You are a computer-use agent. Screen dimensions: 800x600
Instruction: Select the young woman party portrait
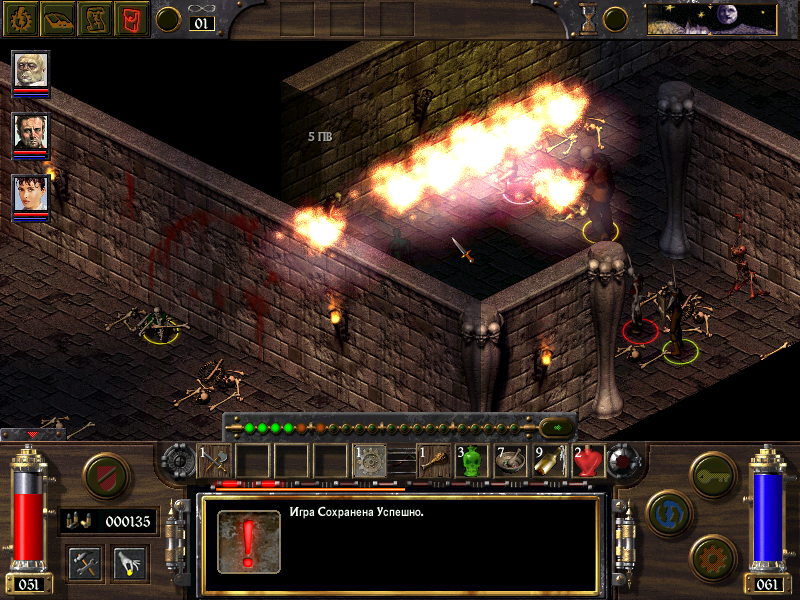point(31,194)
